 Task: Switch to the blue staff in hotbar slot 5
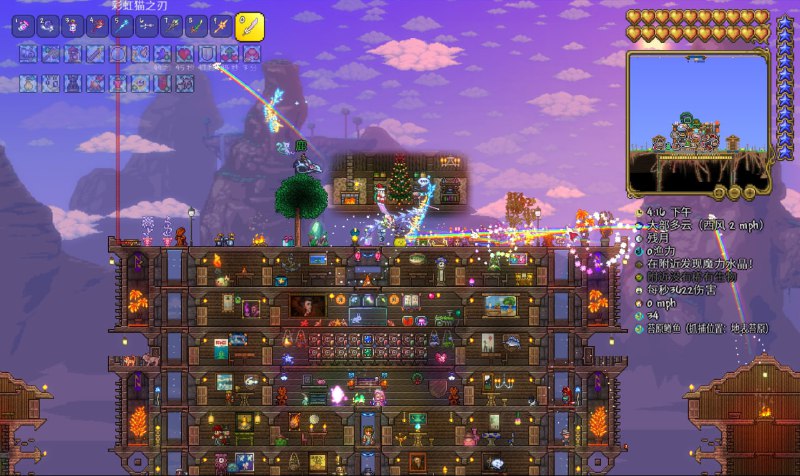[x=122, y=26]
